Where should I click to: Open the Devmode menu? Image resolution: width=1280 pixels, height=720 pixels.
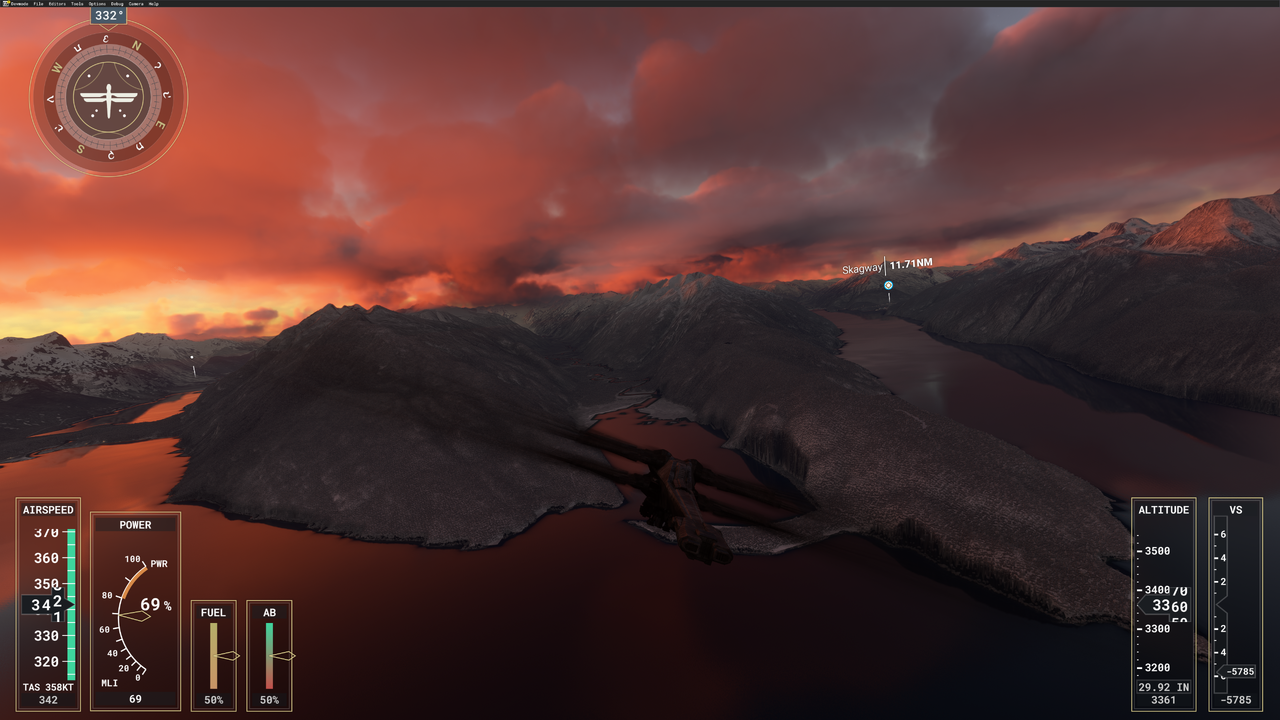click(x=19, y=4)
